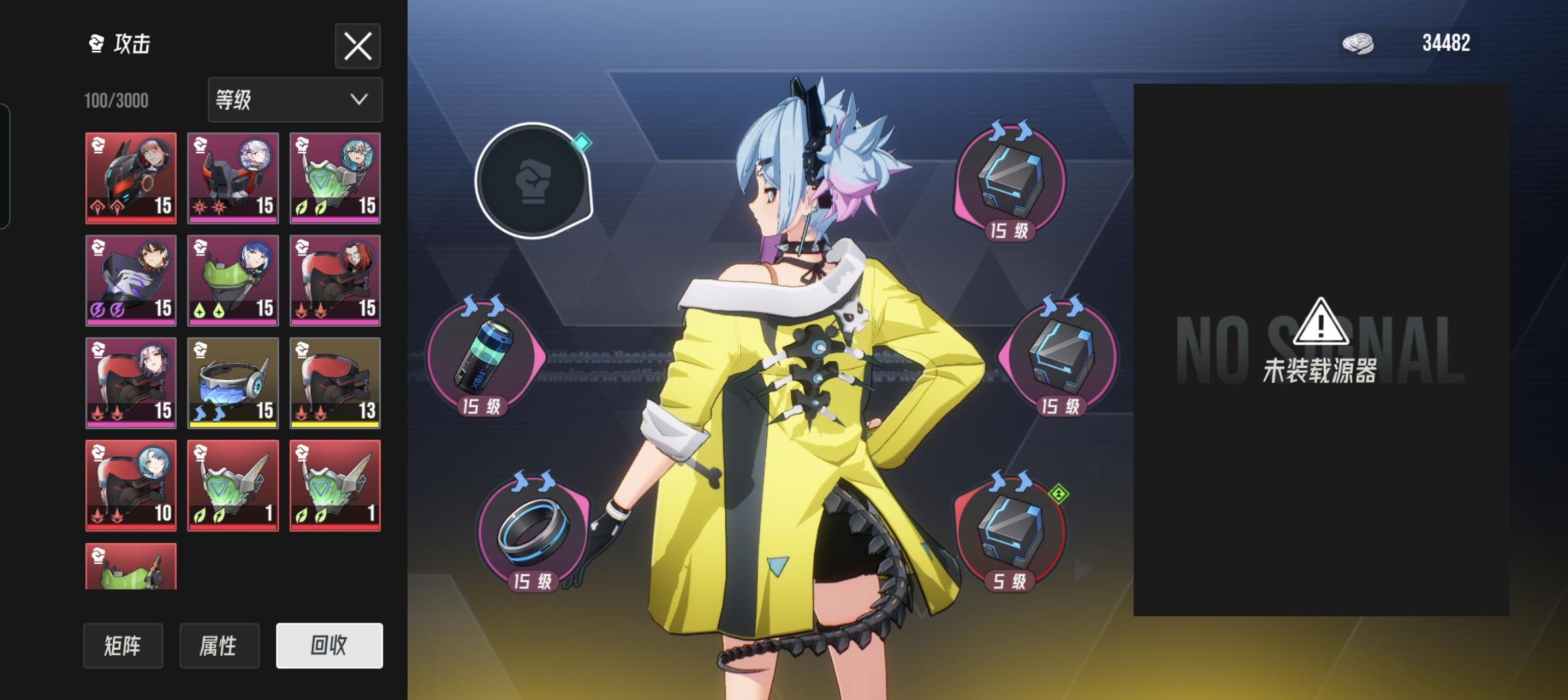Select the blue visor gear with yellow bar
The width and height of the screenshot is (1568, 700).
click(x=233, y=383)
